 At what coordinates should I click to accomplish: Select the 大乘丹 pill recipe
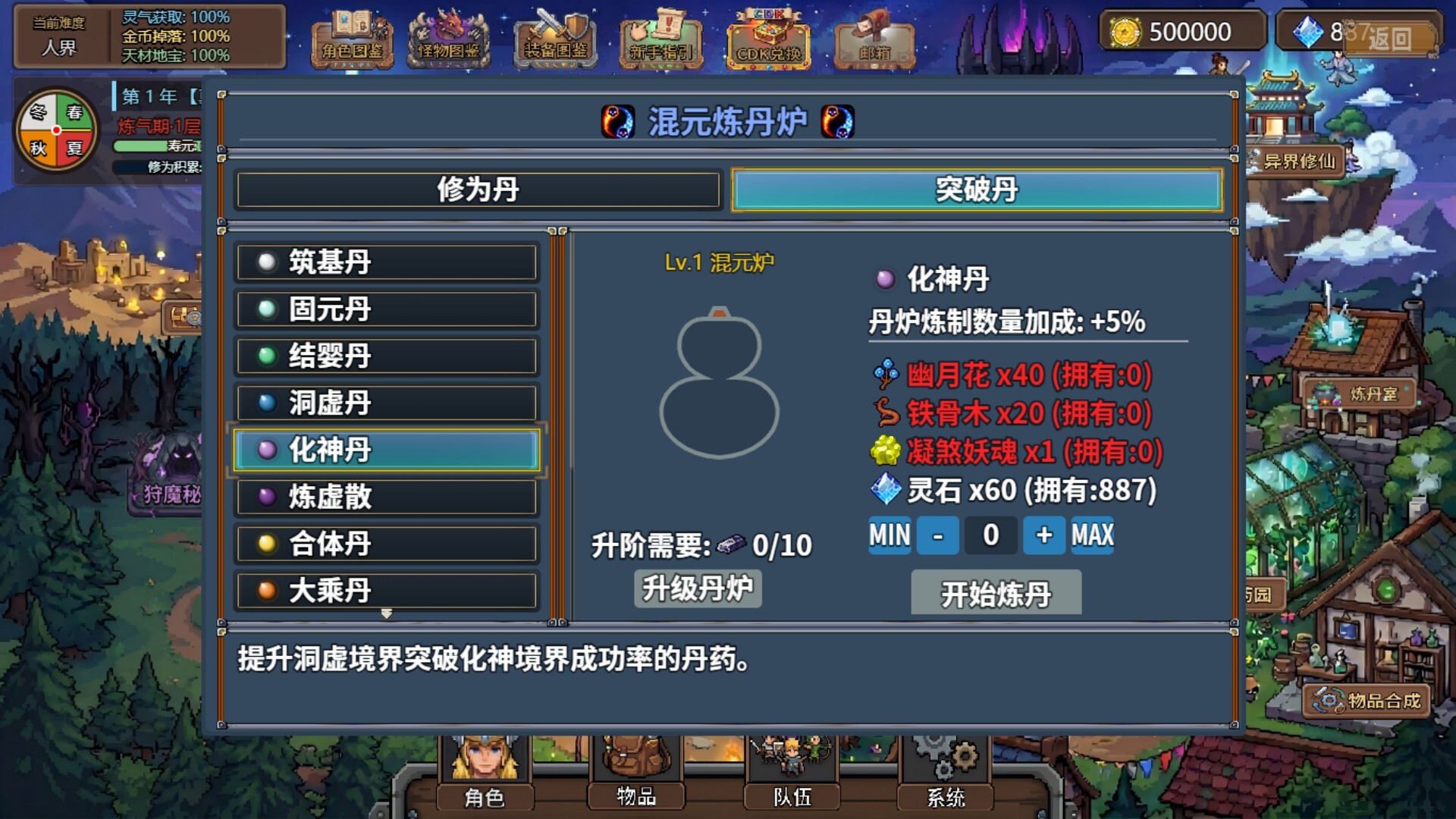387,591
